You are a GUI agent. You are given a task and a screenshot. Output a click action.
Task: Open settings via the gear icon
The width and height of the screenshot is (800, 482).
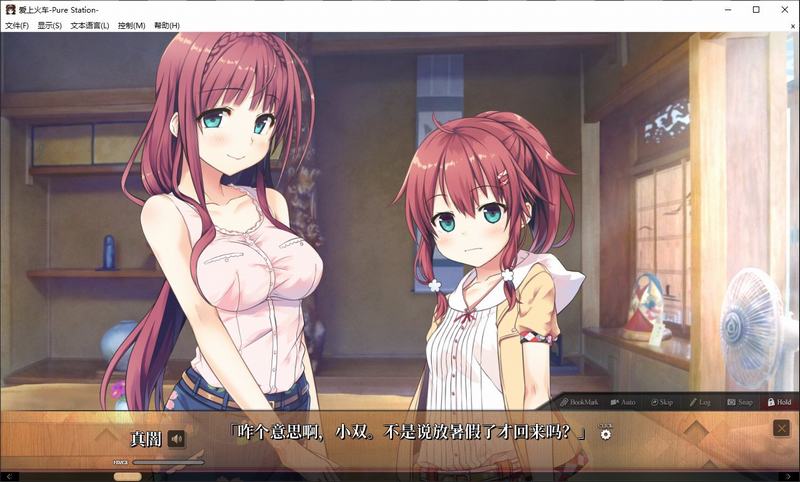[605, 434]
